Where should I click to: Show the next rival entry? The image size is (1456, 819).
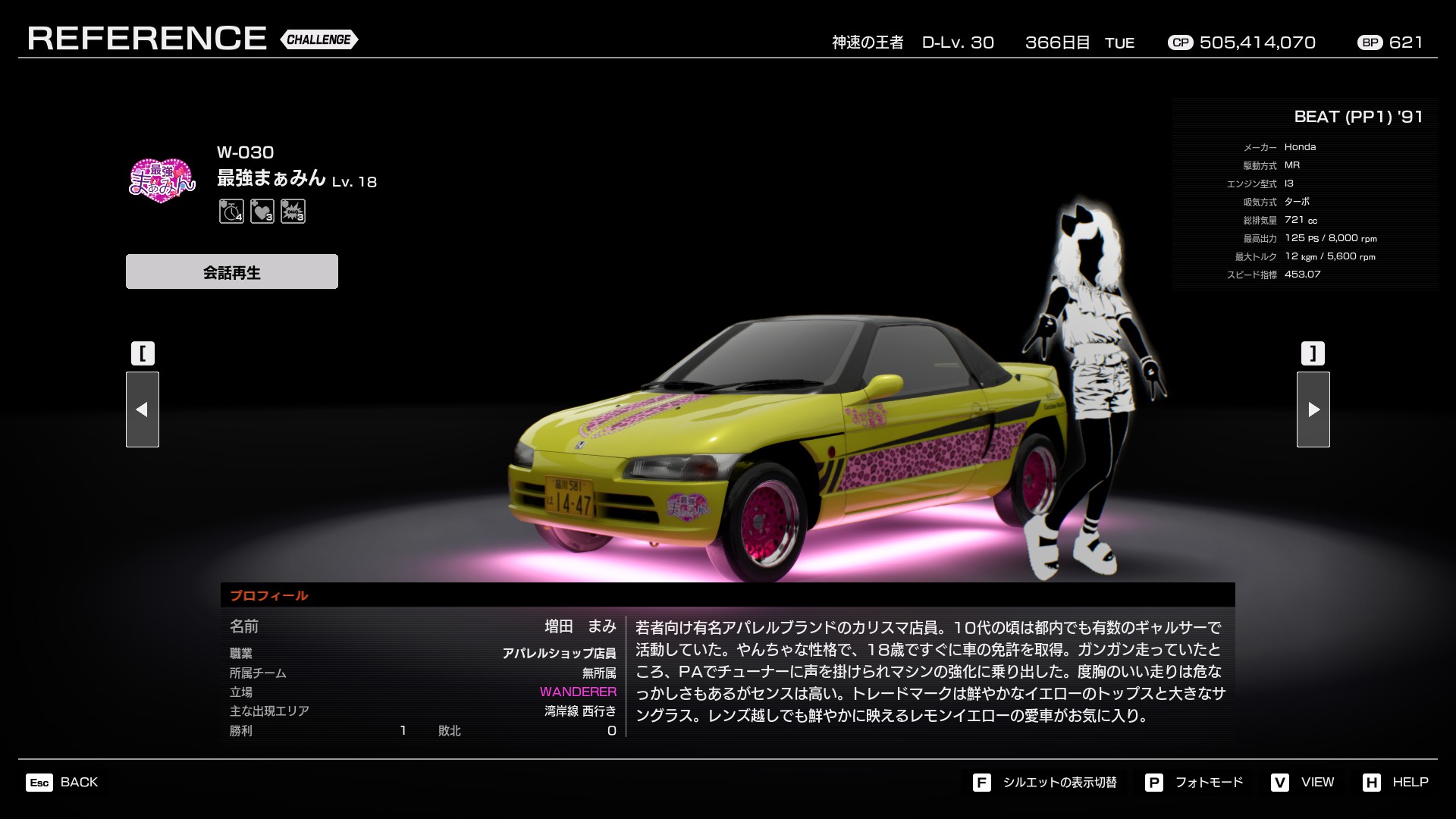pos(1313,409)
